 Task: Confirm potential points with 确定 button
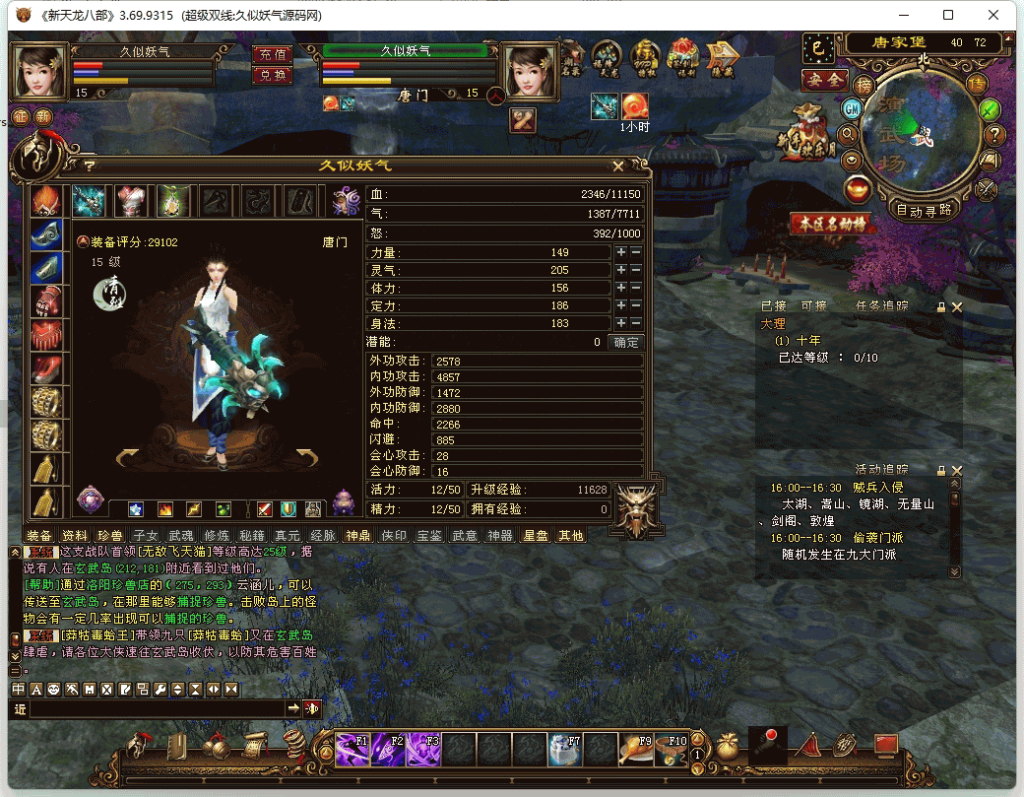pyautogui.click(x=626, y=342)
